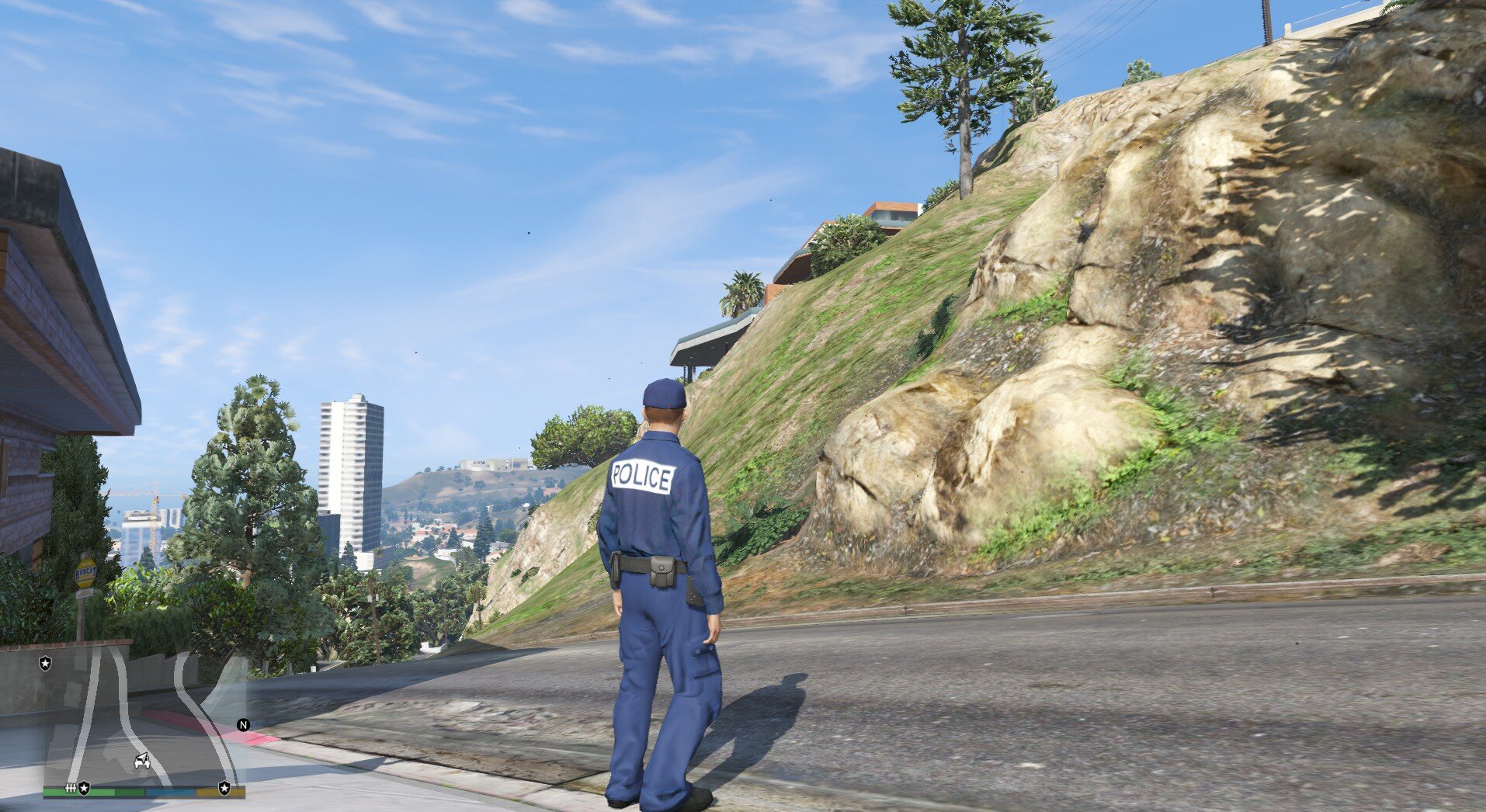The height and width of the screenshot is (812, 1486).
Task: Click the jail bars icon on minimap
Action: coord(71,788)
